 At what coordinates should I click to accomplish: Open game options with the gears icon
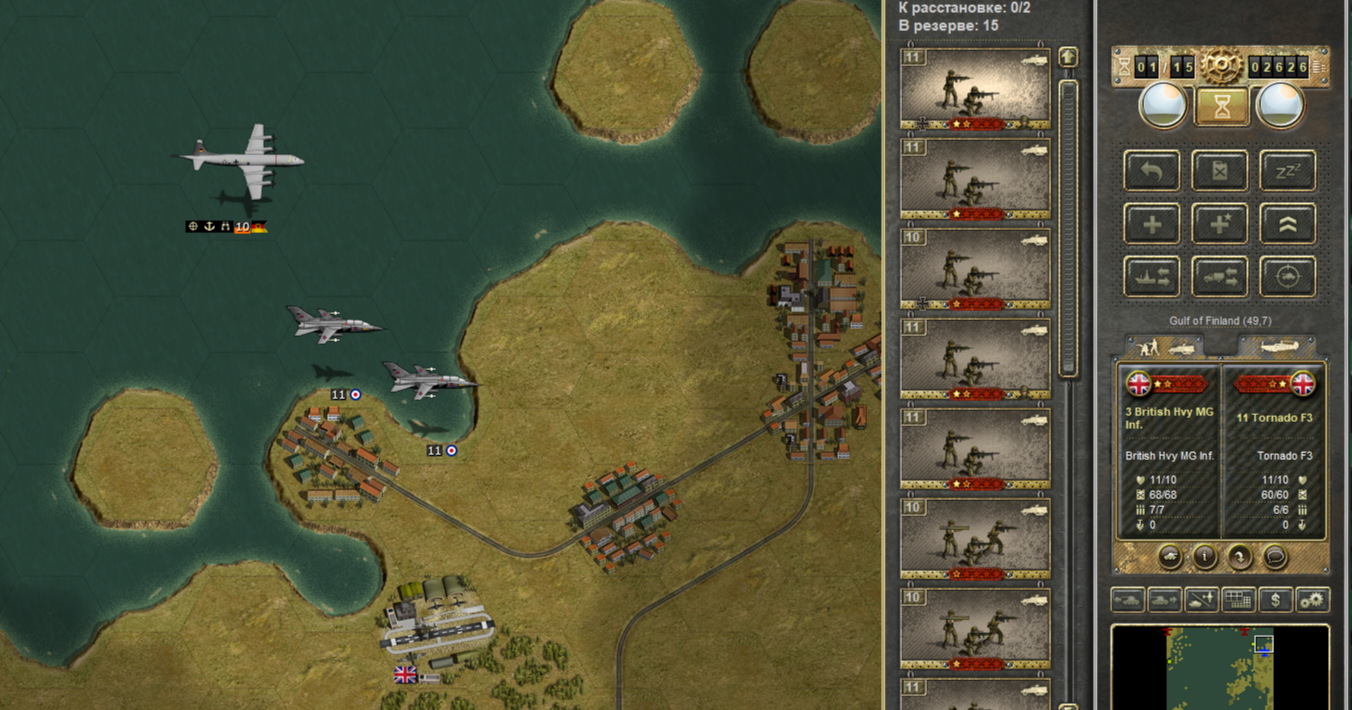click(x=1312, y=600)
